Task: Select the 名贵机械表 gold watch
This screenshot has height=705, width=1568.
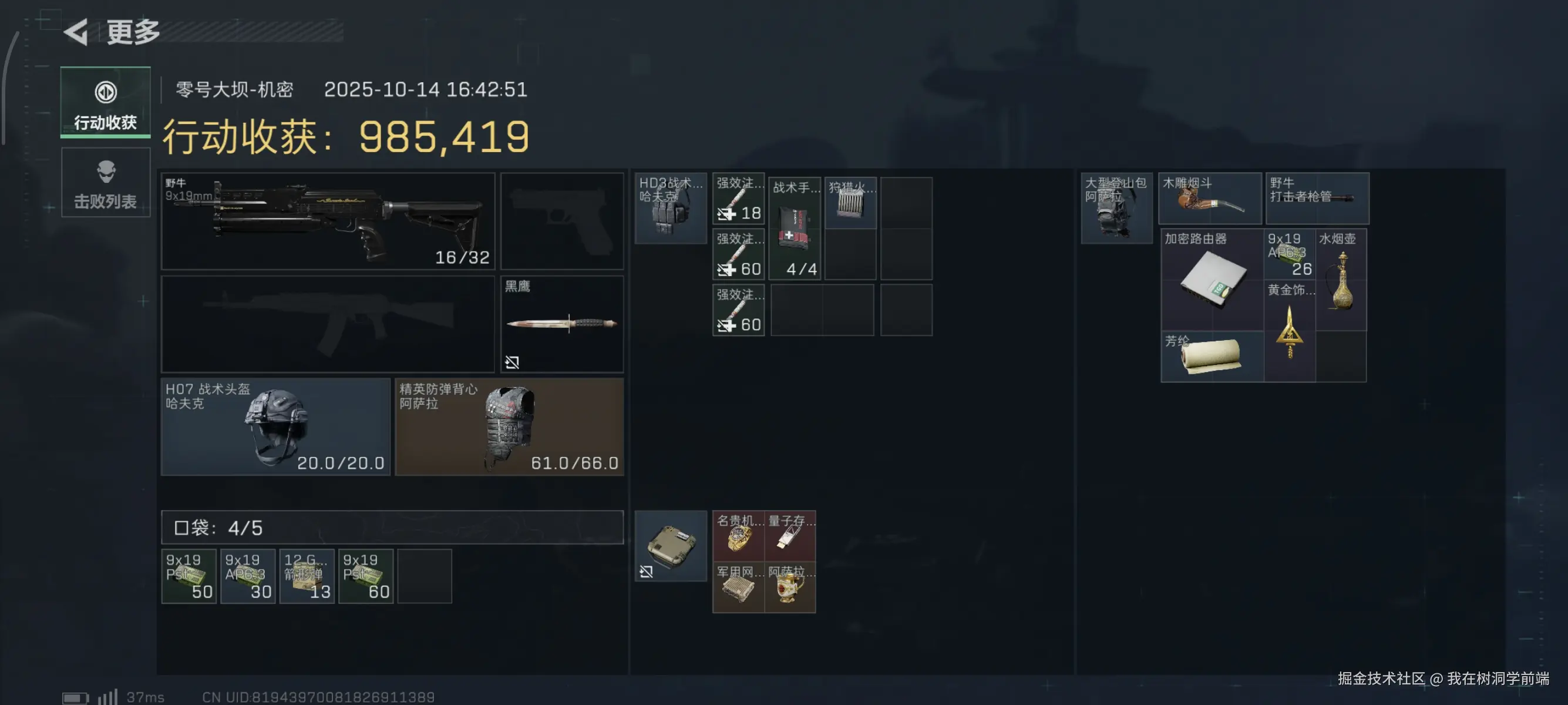Action: (738, 536)
